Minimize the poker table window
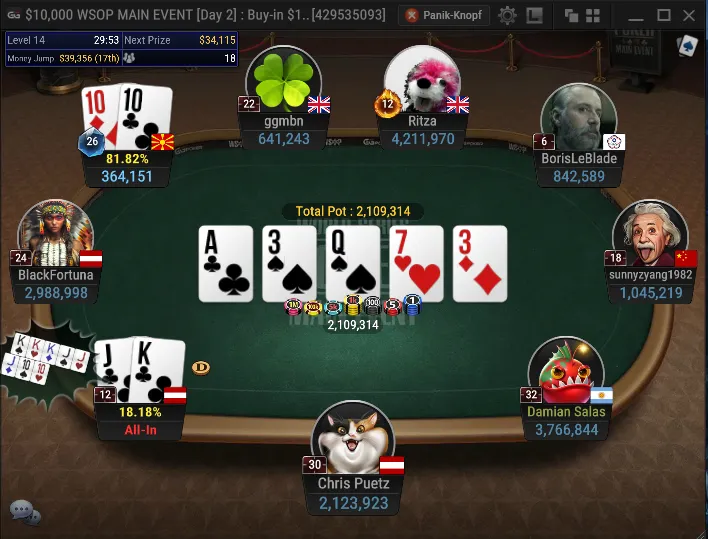 point(635,15)
